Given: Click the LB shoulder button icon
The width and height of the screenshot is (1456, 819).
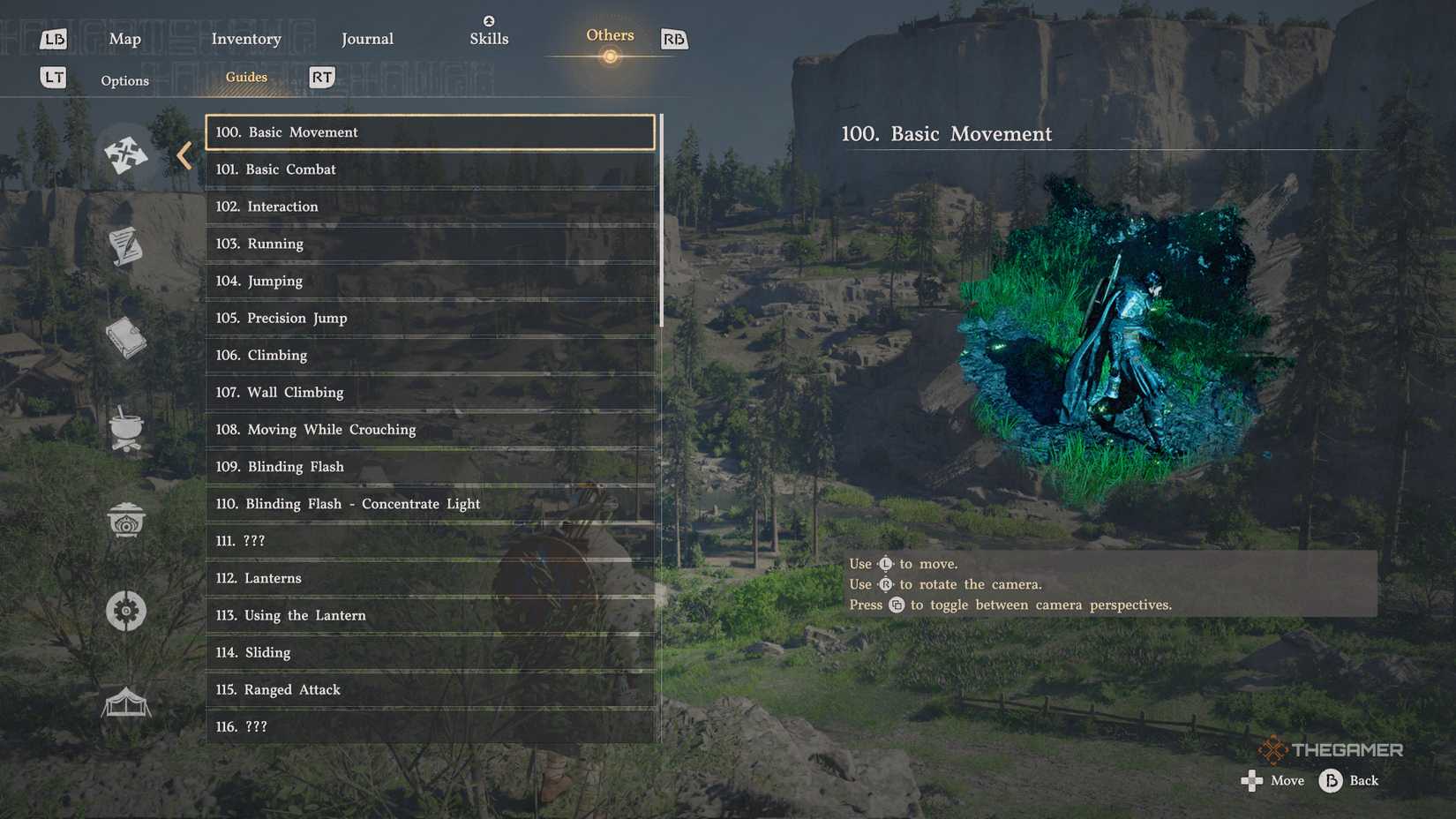Looking at the screenshot, I should click(55, 39).
